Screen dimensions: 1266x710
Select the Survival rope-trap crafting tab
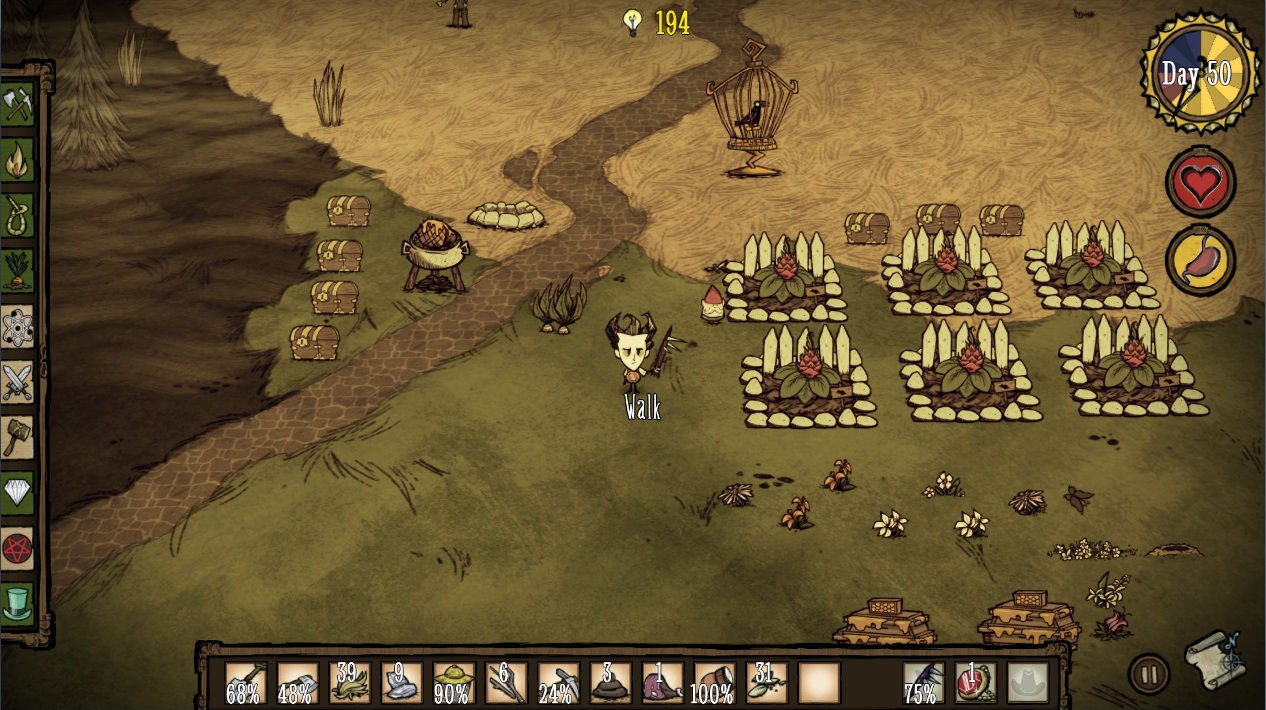18,214
